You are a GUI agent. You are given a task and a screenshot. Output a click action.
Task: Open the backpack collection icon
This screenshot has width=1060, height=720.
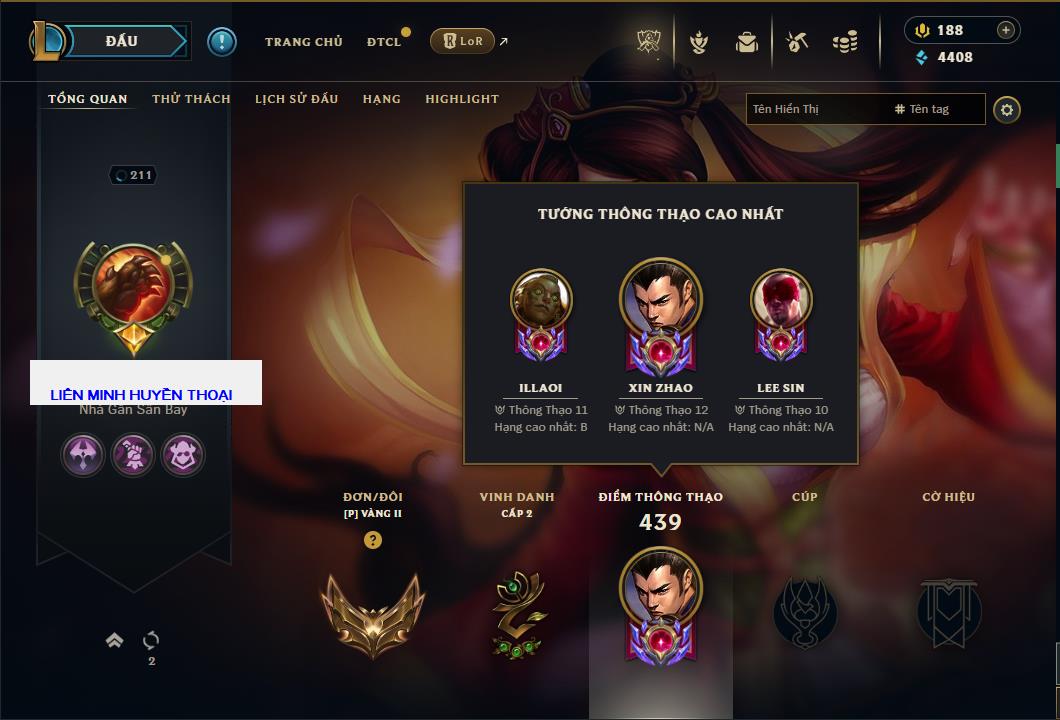click(x=747, y=42)
